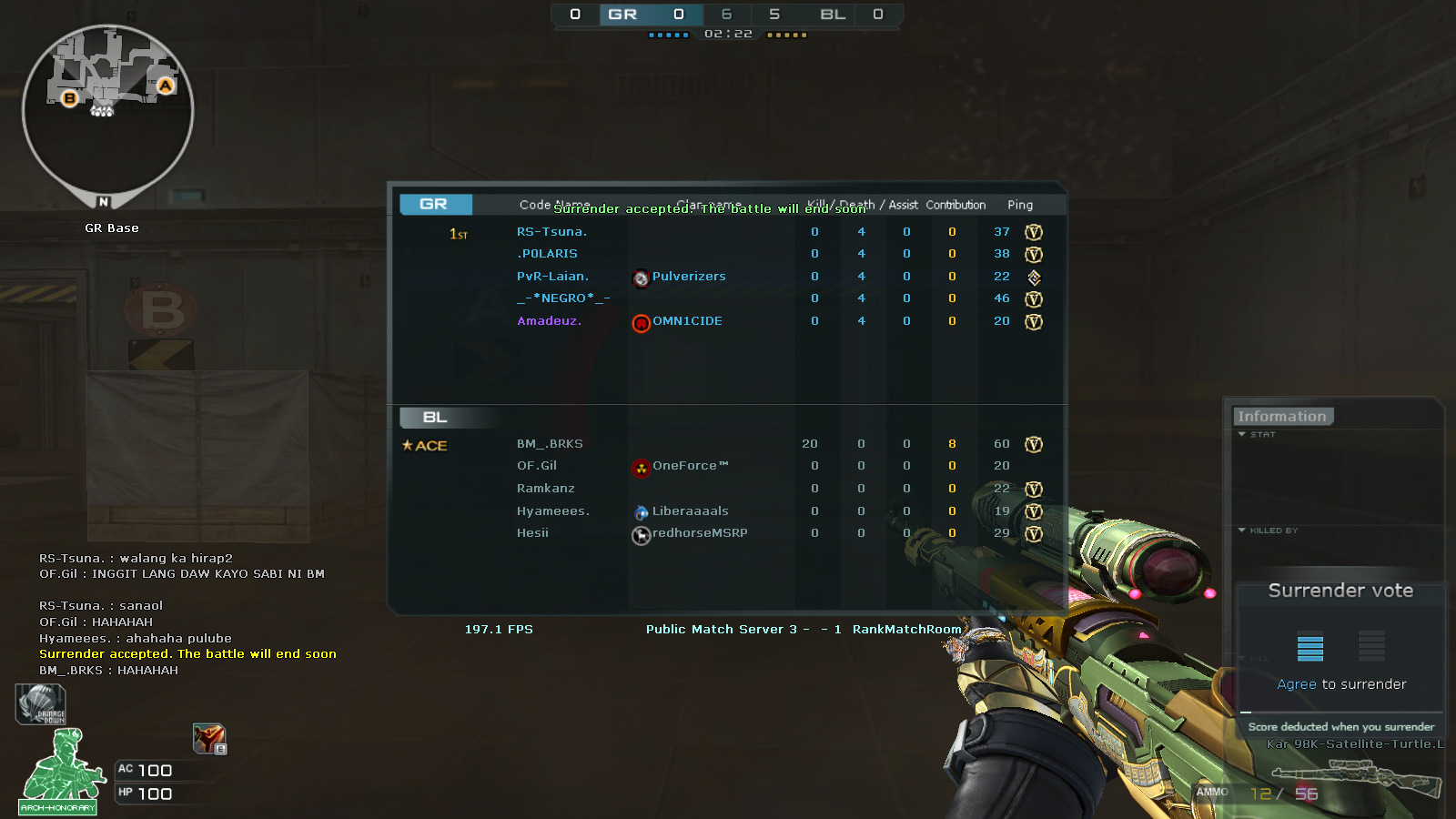This screenshot has height=819, width=1456.
Task: Click the rank medal beside PvR-Laian's ping
Action: 1034,277
